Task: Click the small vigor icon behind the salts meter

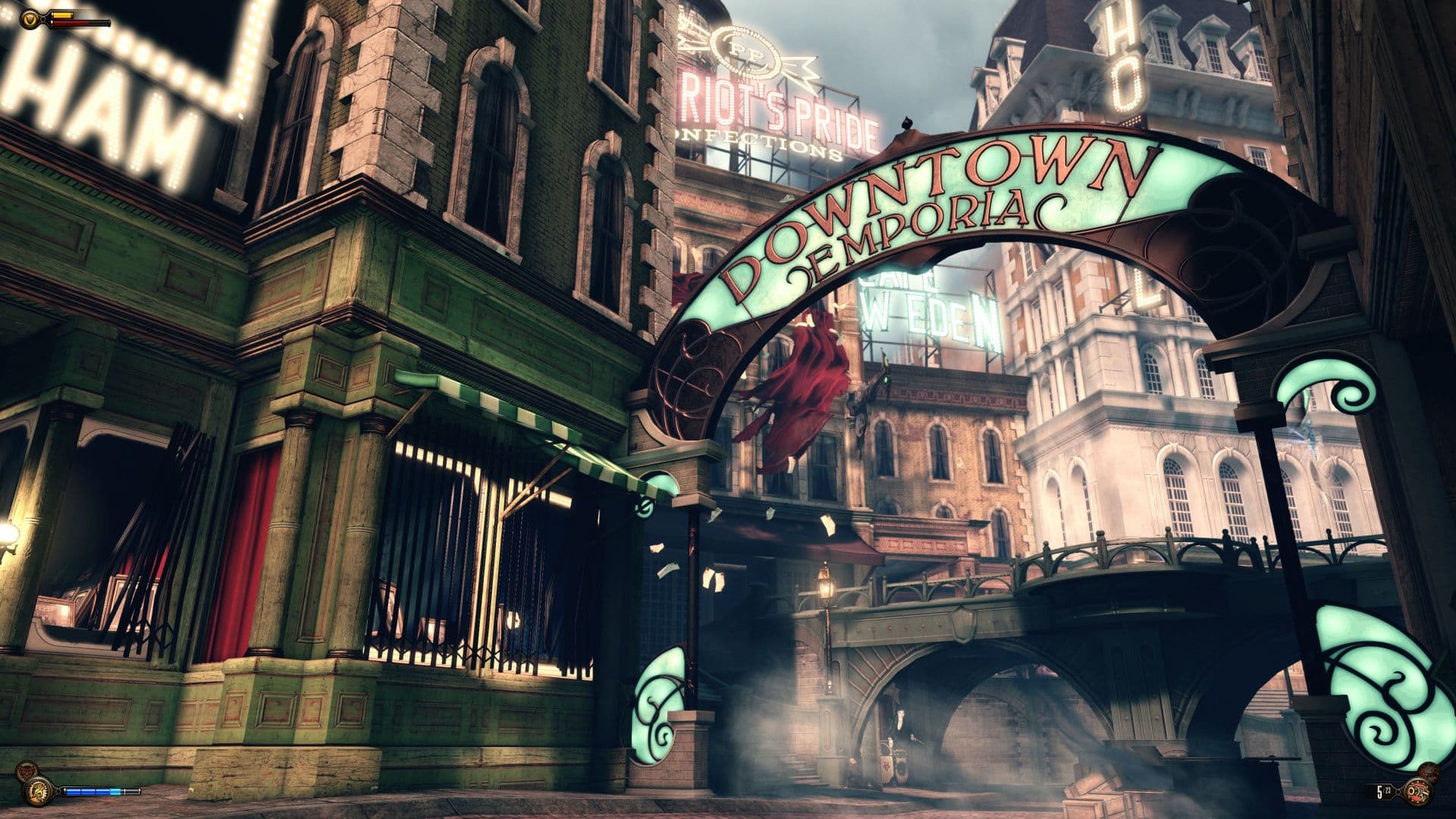Action: [27, 768]
